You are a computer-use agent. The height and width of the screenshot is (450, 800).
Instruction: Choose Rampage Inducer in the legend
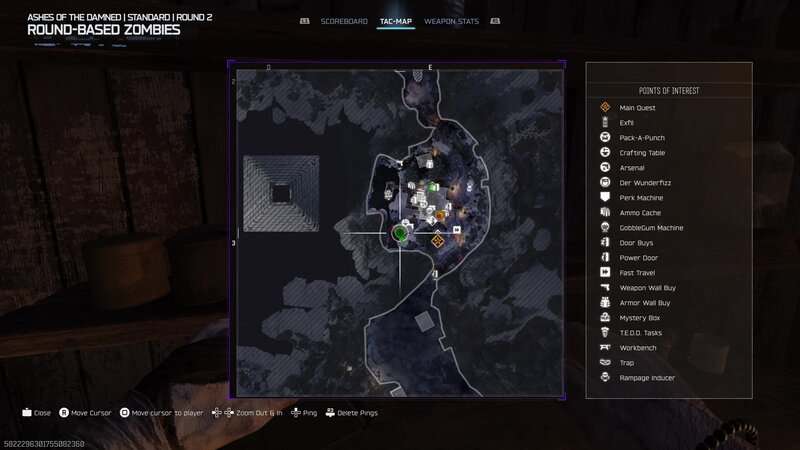coord(646,377)
